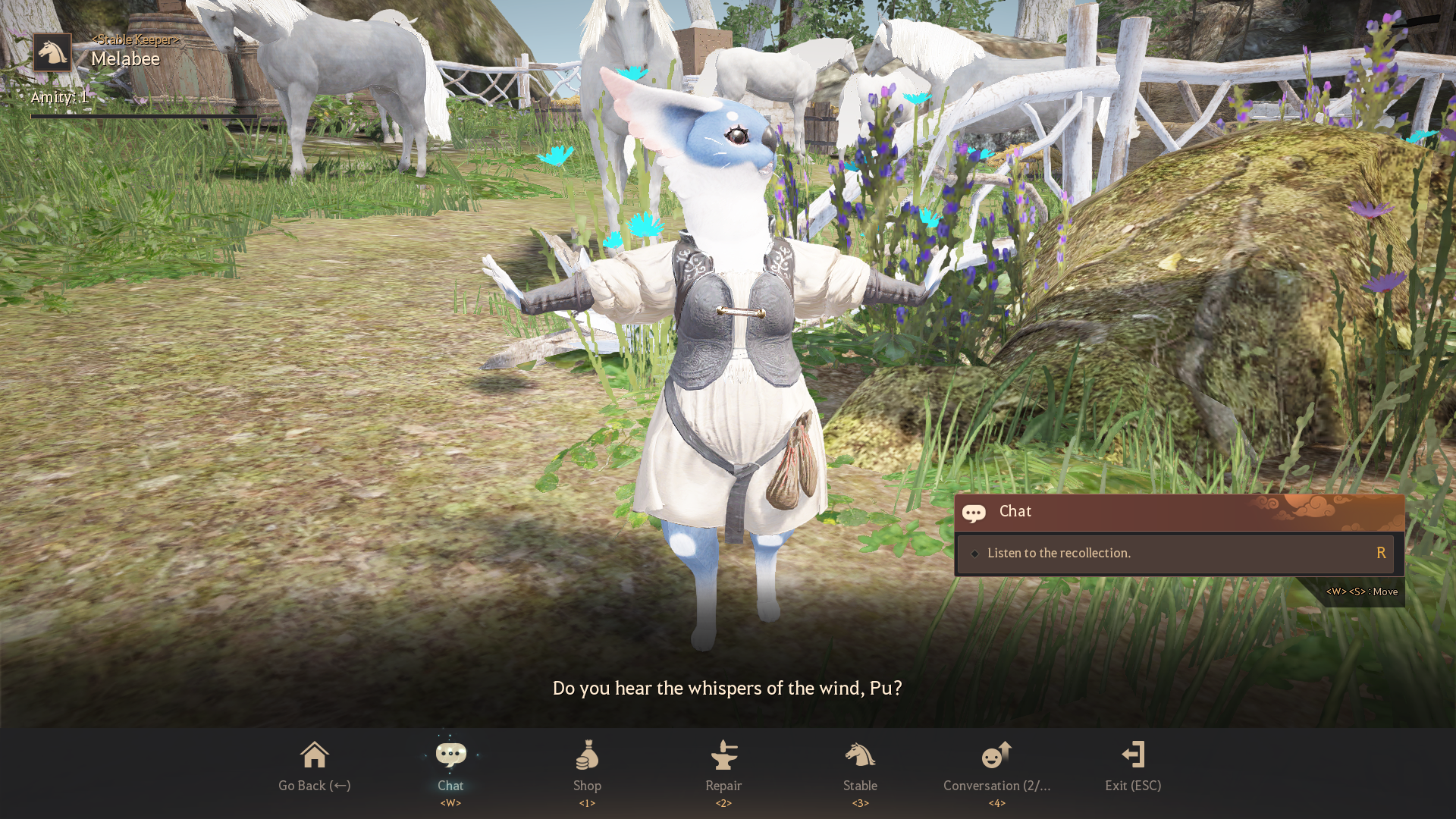Click the diamond bullet next to the chat option
The image size is (1456, 819).
coord(975,554)
